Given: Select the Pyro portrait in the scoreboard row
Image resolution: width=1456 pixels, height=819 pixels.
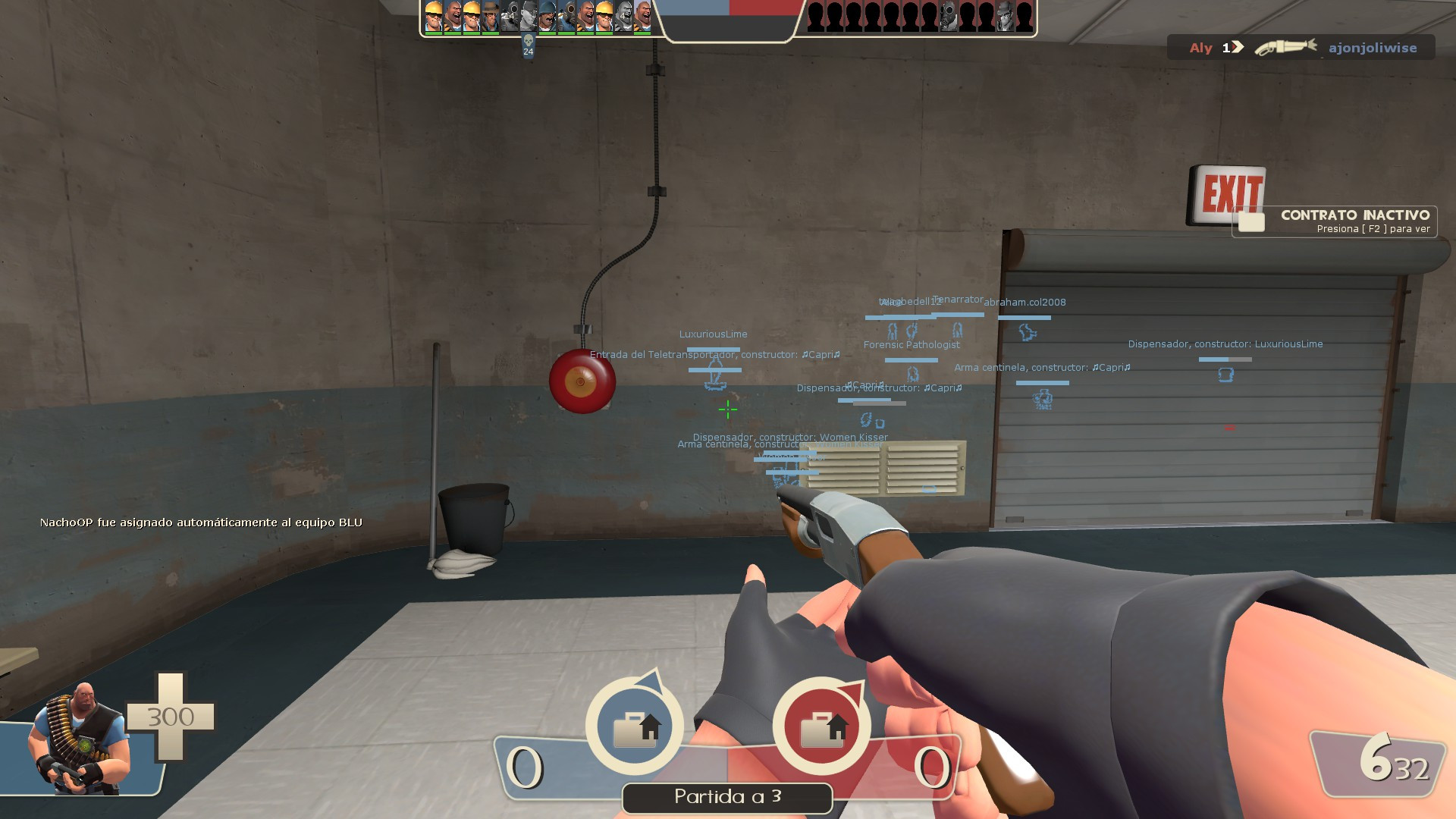Looking at the screenshot, I should pyautogui.click(x=567, y=17).
